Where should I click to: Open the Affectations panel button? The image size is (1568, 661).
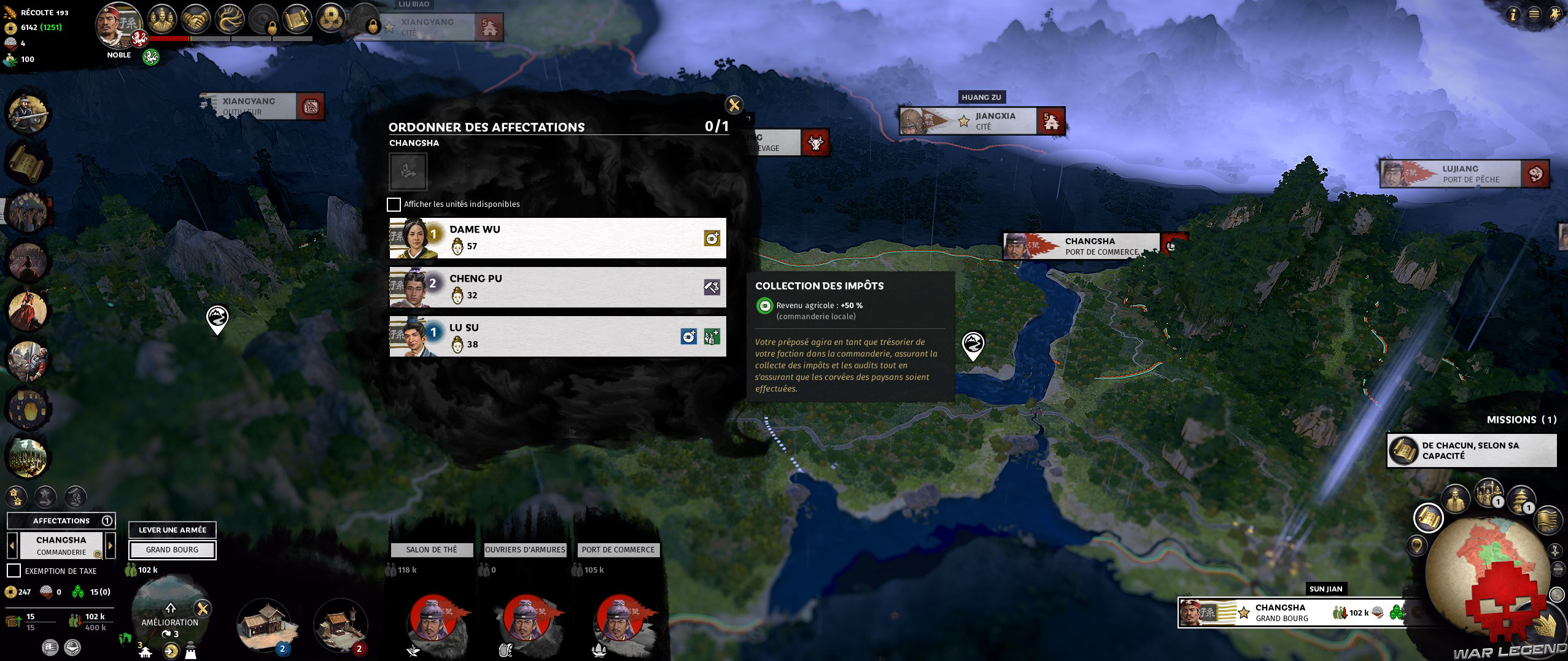(61, 520)
